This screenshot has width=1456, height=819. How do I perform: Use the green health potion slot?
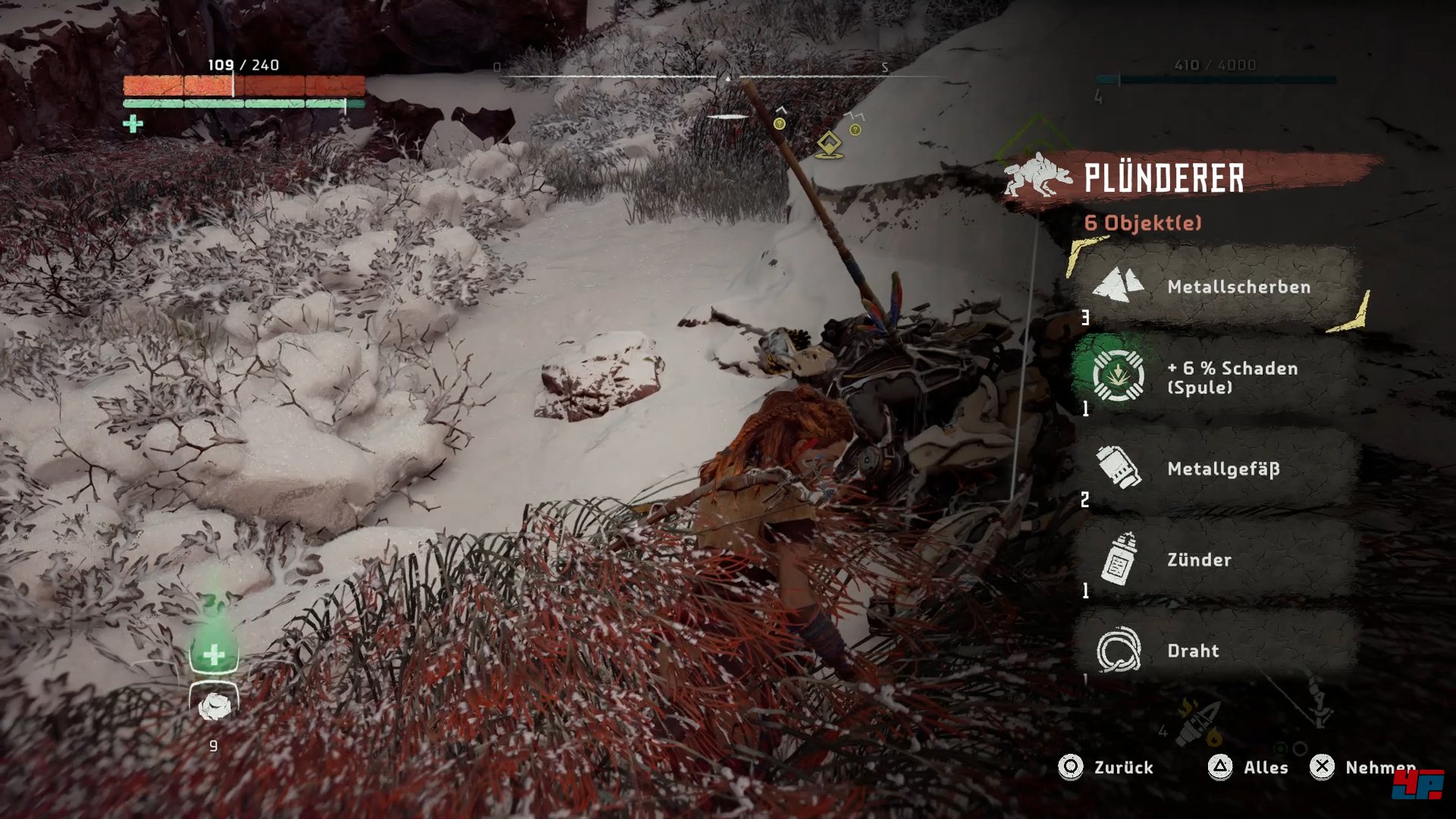214,653
